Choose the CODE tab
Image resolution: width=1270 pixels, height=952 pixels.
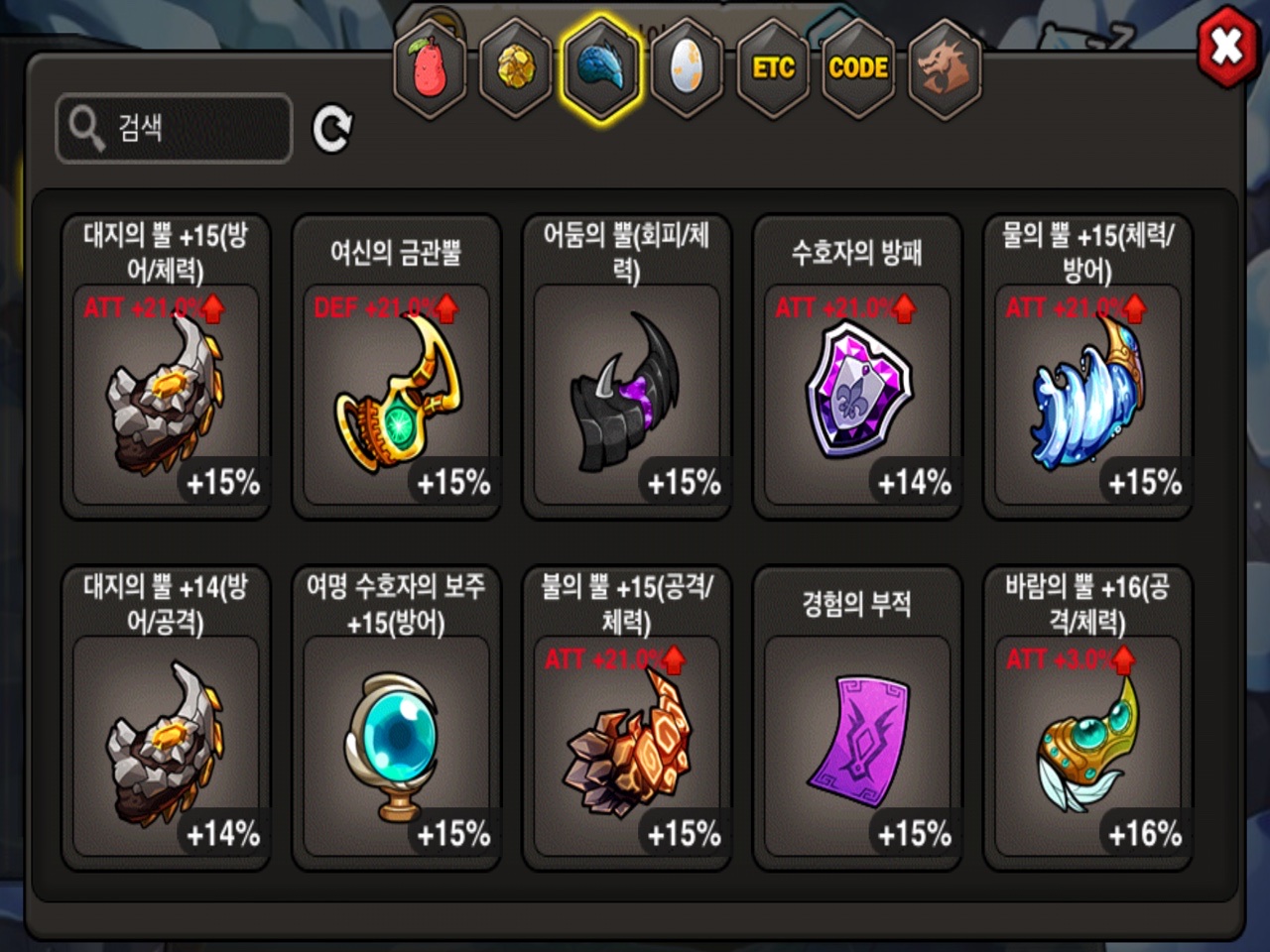coord(858,68)
